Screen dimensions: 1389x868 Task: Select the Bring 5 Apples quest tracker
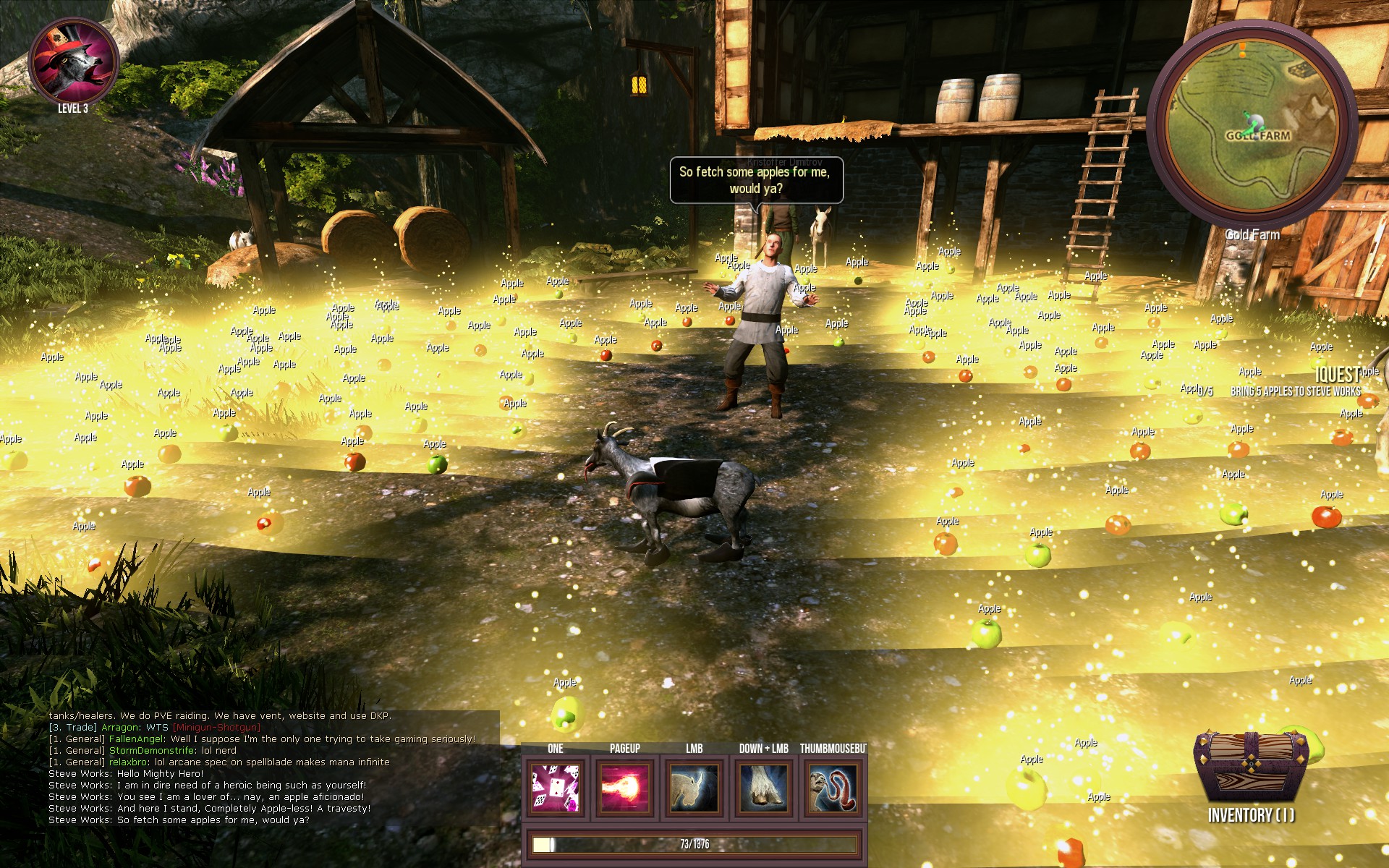[1295, 391]
